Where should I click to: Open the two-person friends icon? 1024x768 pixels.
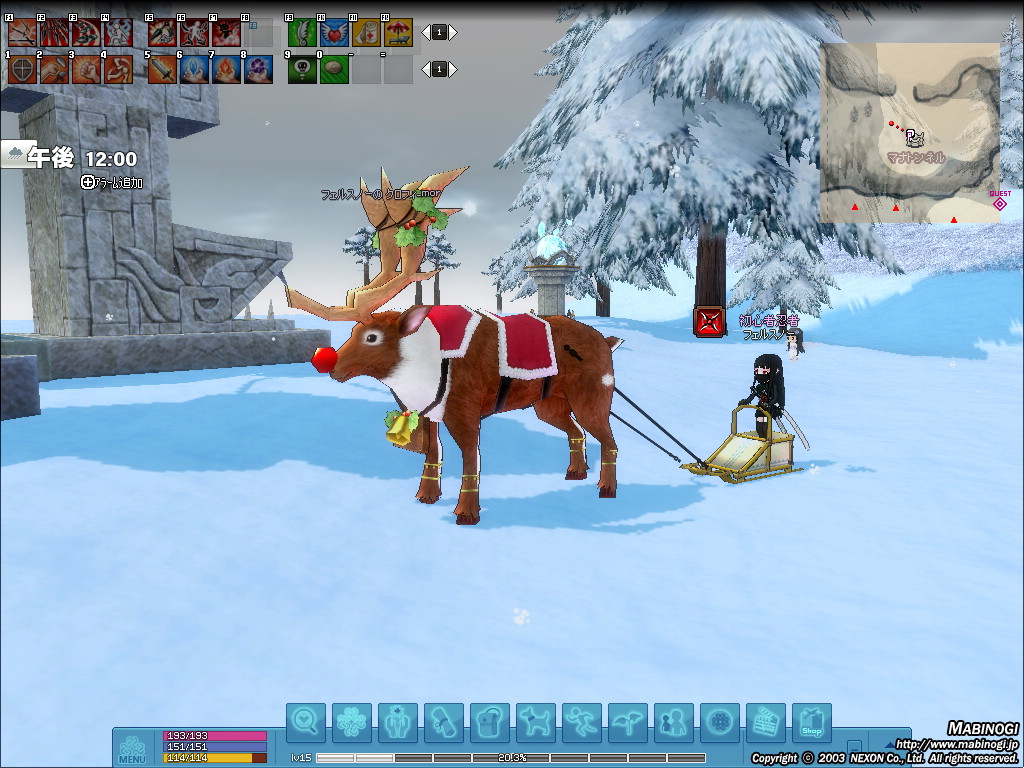(673, 722)
